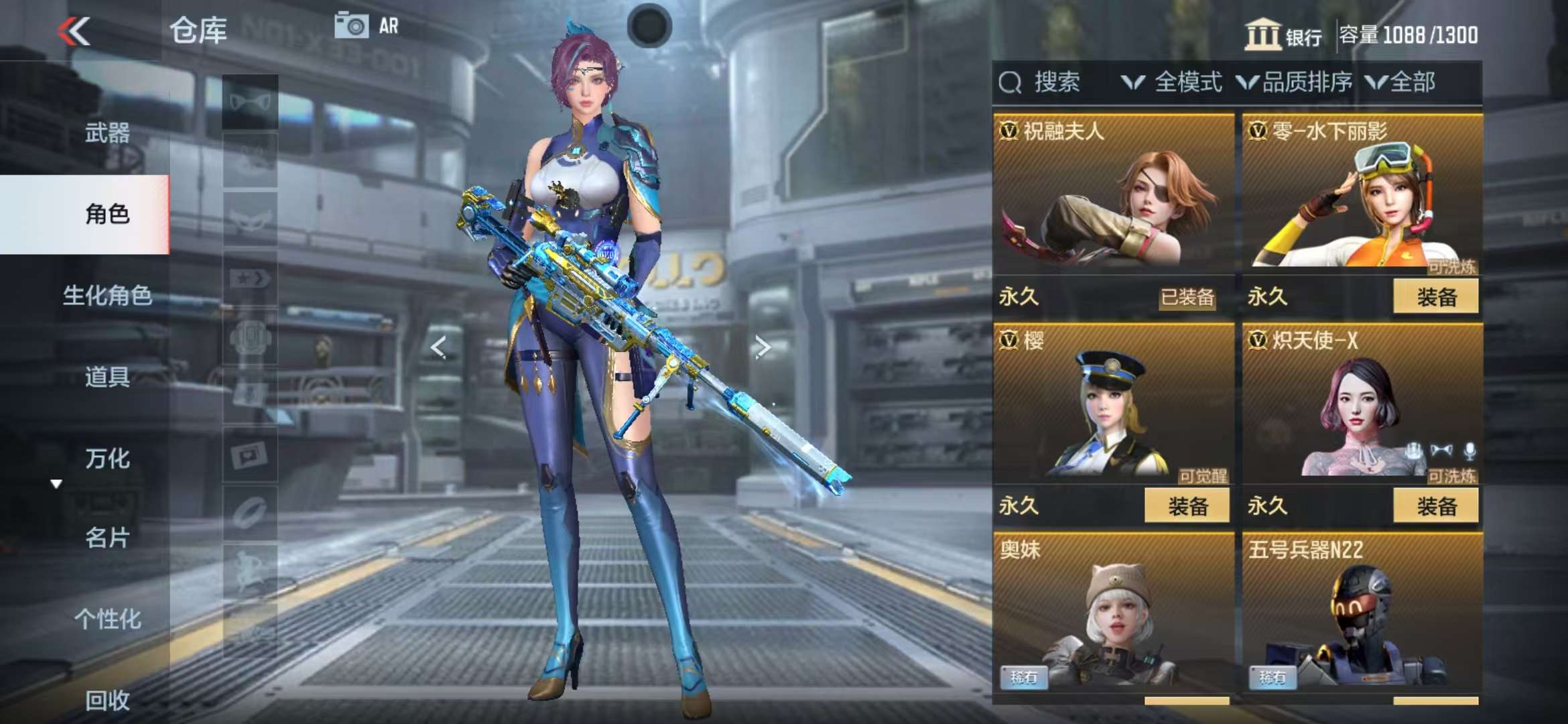Switch to the 武器 weapons tab

[x=107, y=133]
